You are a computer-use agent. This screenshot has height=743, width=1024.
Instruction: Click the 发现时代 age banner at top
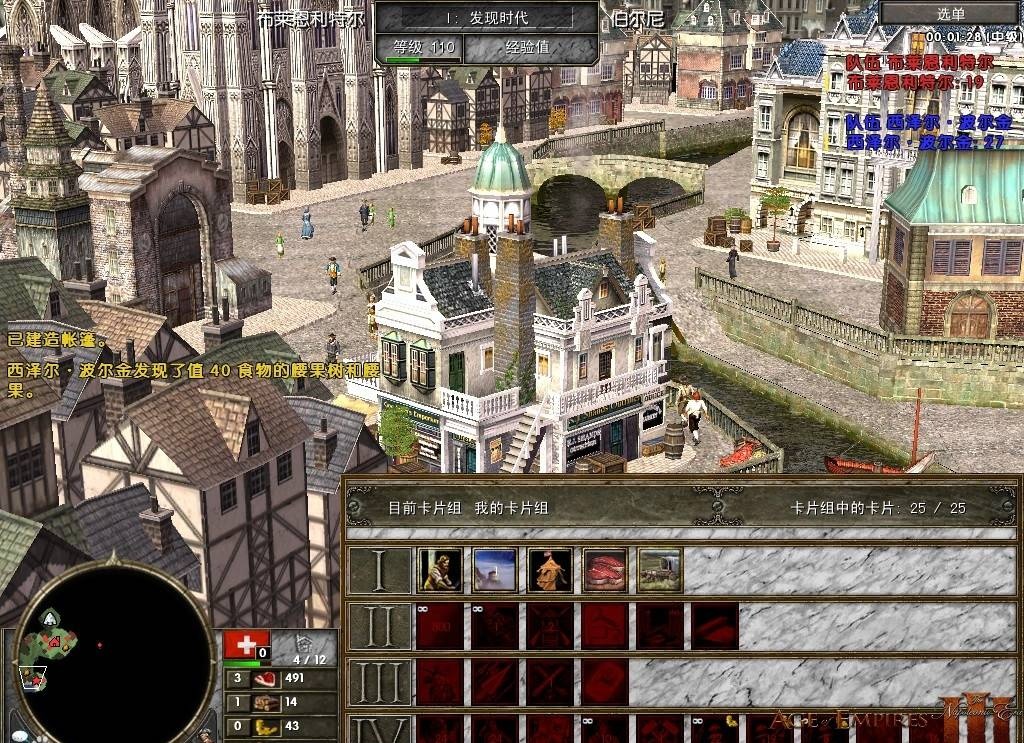pyautogui.click(x=487, y=17)
